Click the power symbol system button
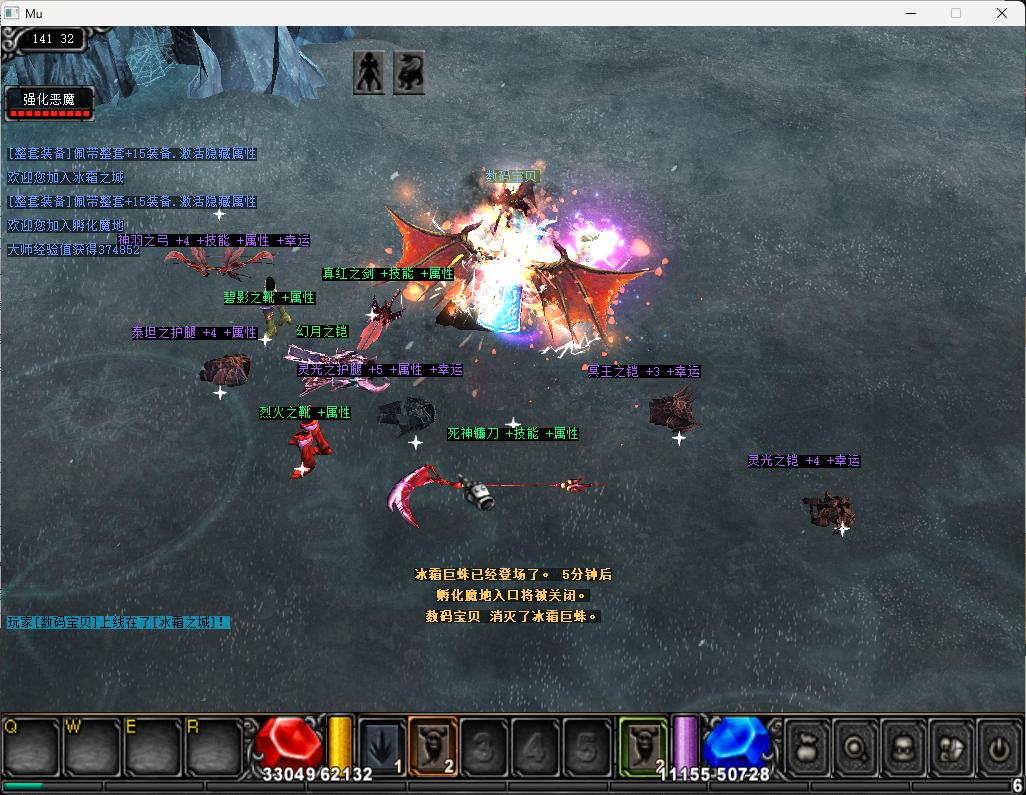 click(x=998, y=746)
